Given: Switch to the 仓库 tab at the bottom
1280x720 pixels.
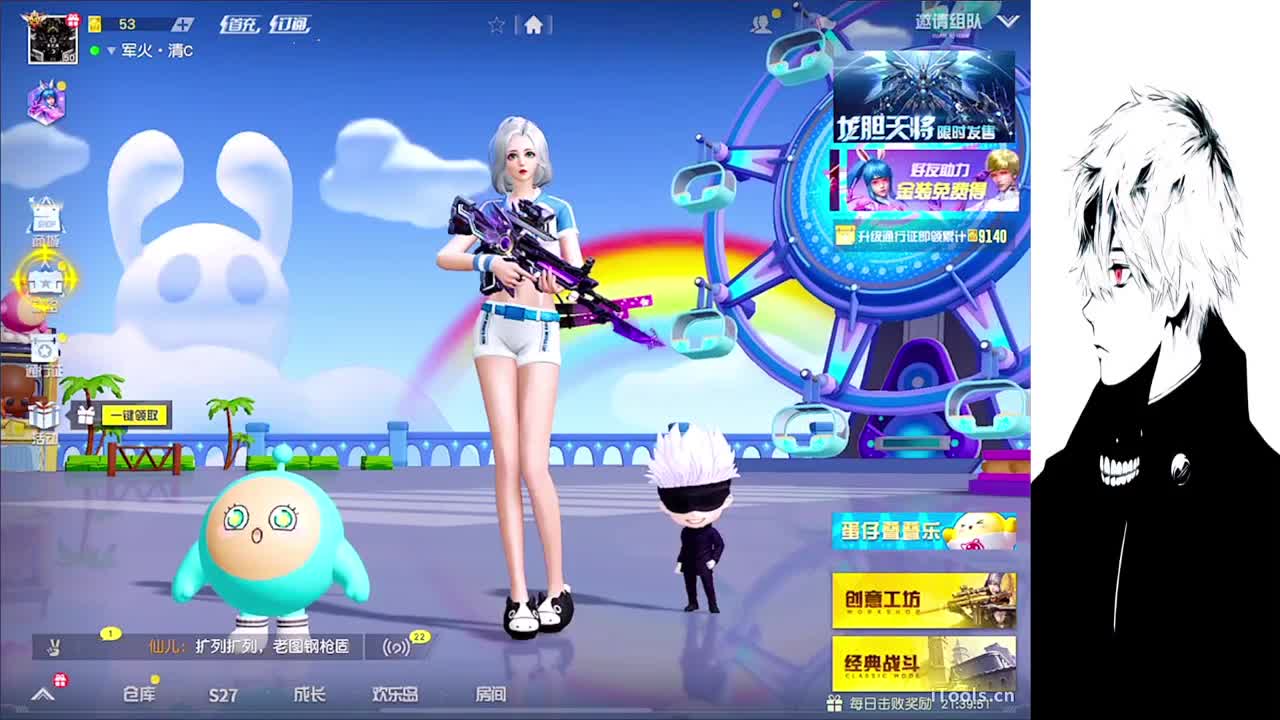Looking at the screenshot, I should 140,692.
